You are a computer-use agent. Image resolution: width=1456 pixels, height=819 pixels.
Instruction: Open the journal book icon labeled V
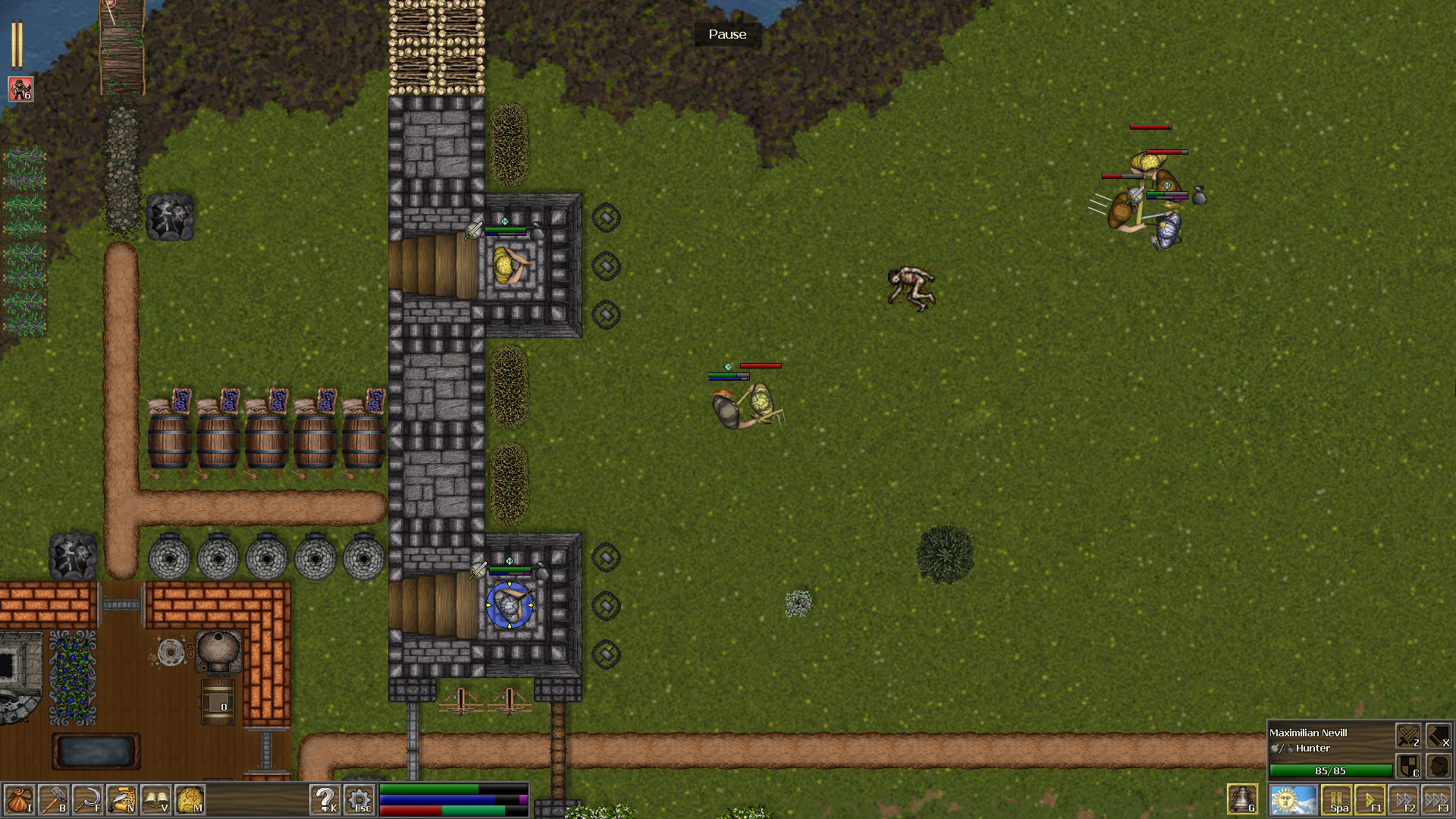[x=154, y=800]
